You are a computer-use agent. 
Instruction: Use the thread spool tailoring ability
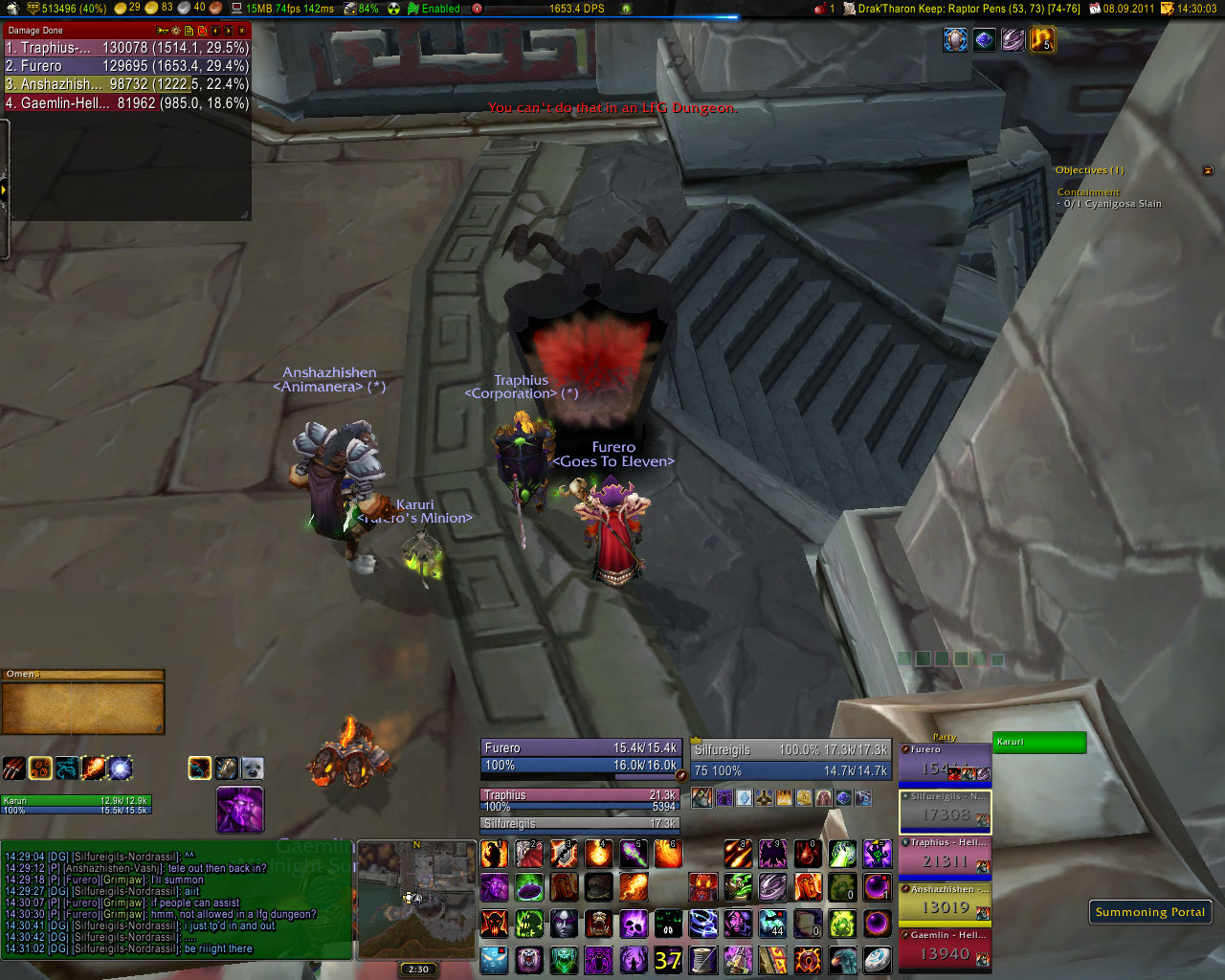pos(703,959)
